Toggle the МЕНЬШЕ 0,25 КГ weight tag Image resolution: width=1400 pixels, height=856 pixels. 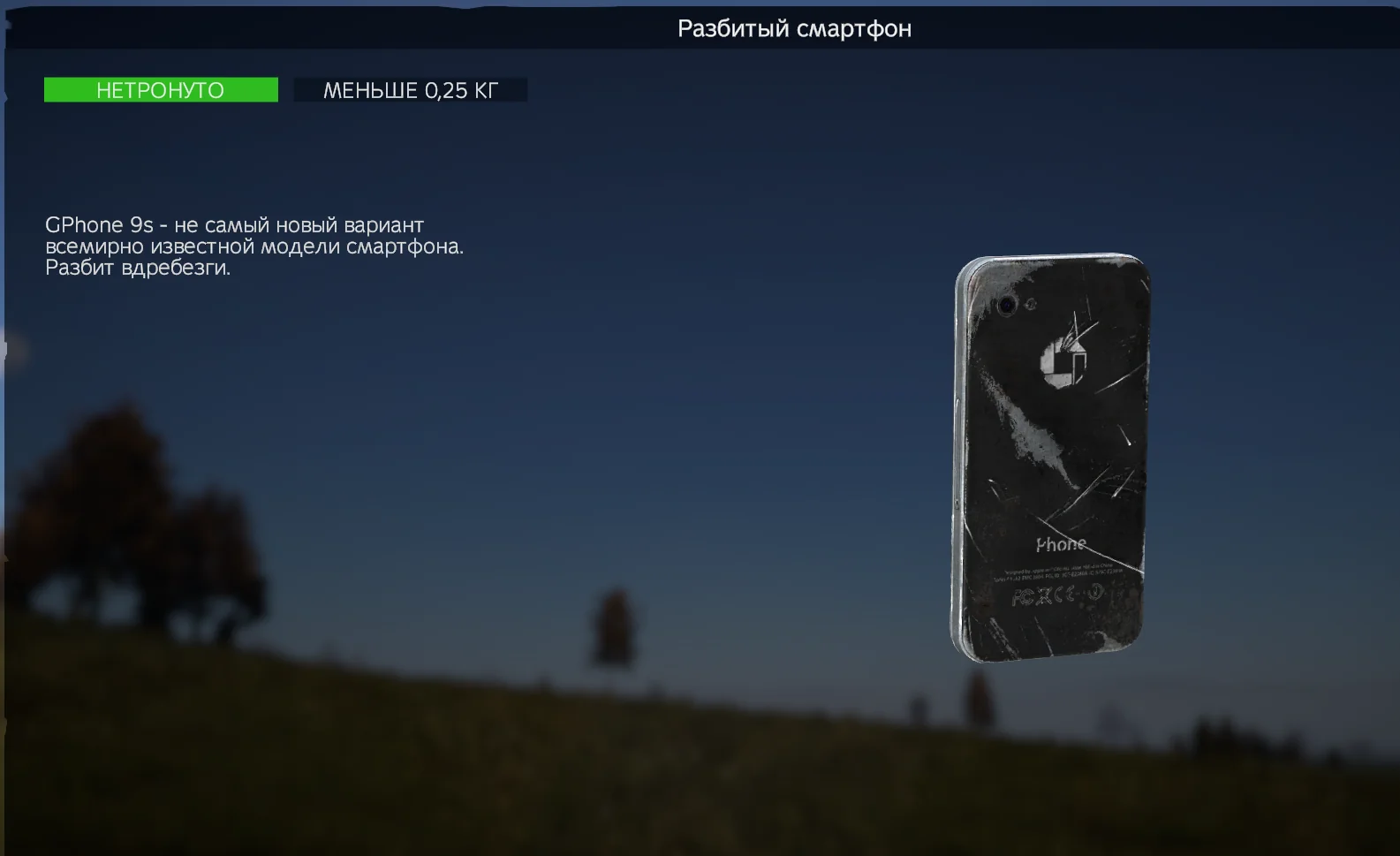411,89
